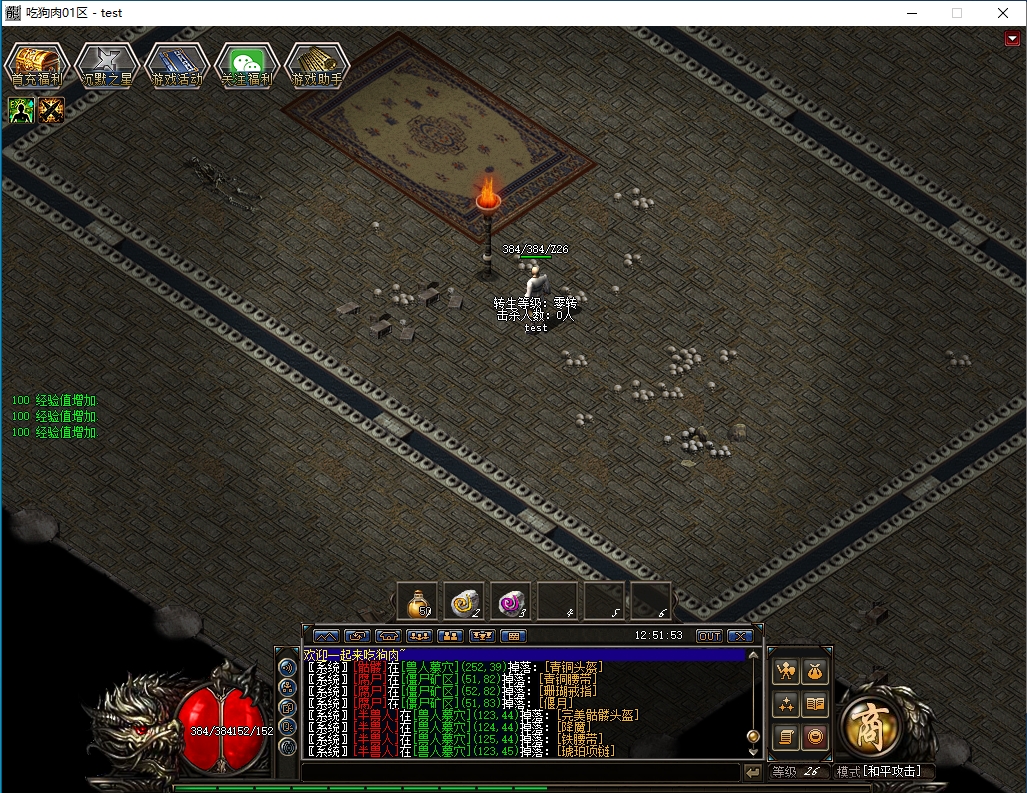Open the scroll quest icon

pos(786,737)
